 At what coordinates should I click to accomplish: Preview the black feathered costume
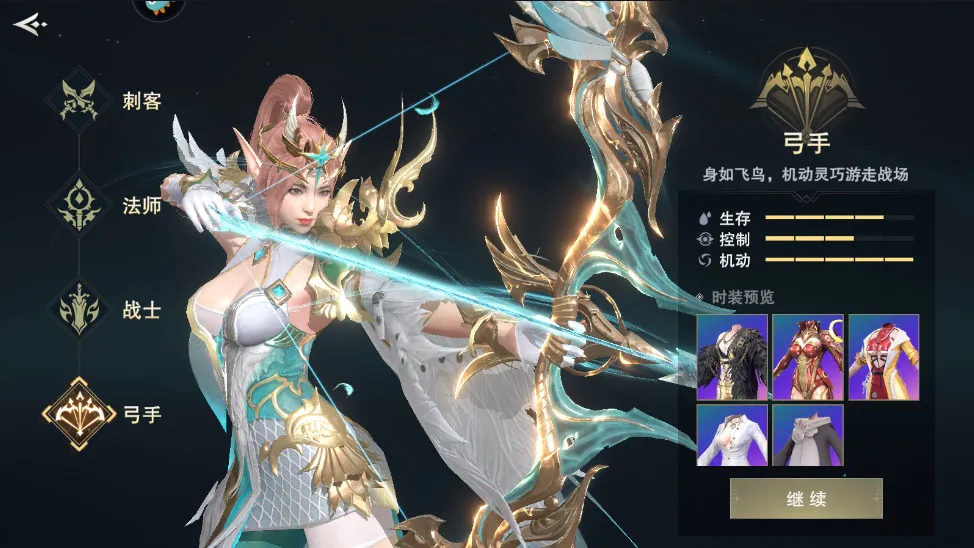732,357
